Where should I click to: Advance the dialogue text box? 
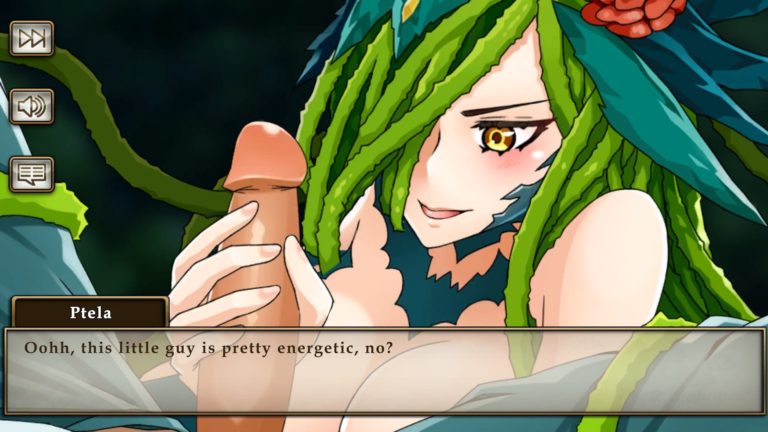coord(384,371)
